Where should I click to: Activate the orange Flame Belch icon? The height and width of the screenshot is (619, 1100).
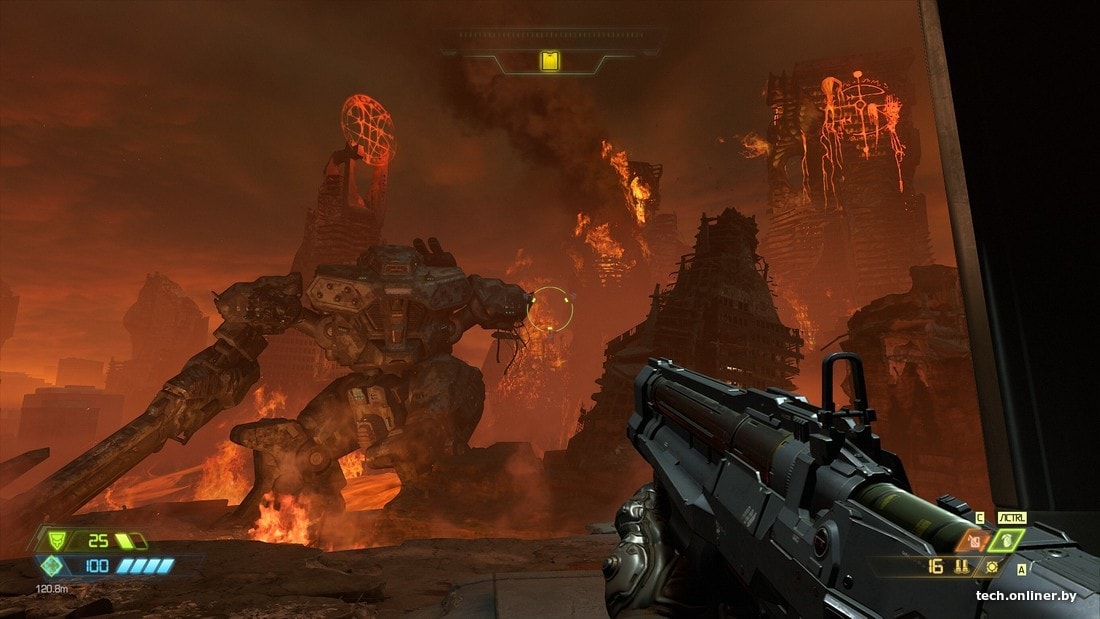coord(972,541)
